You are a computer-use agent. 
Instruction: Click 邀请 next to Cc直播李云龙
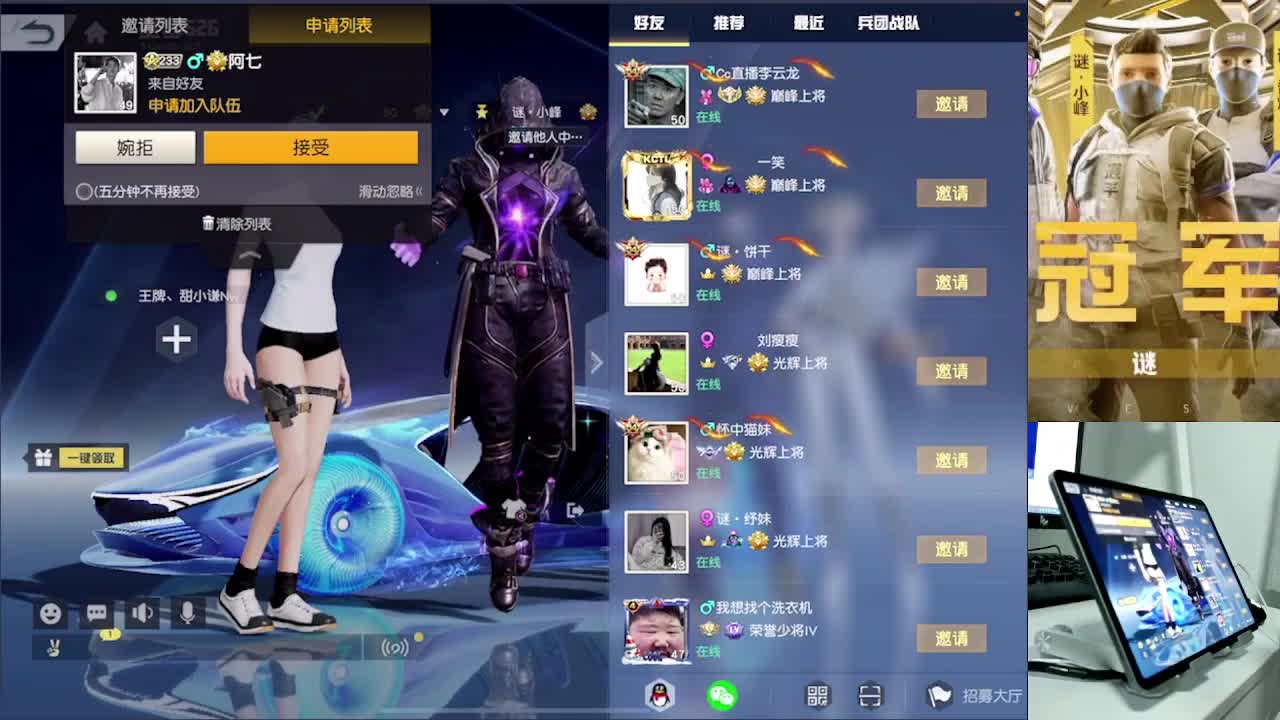tap(950, 104)
